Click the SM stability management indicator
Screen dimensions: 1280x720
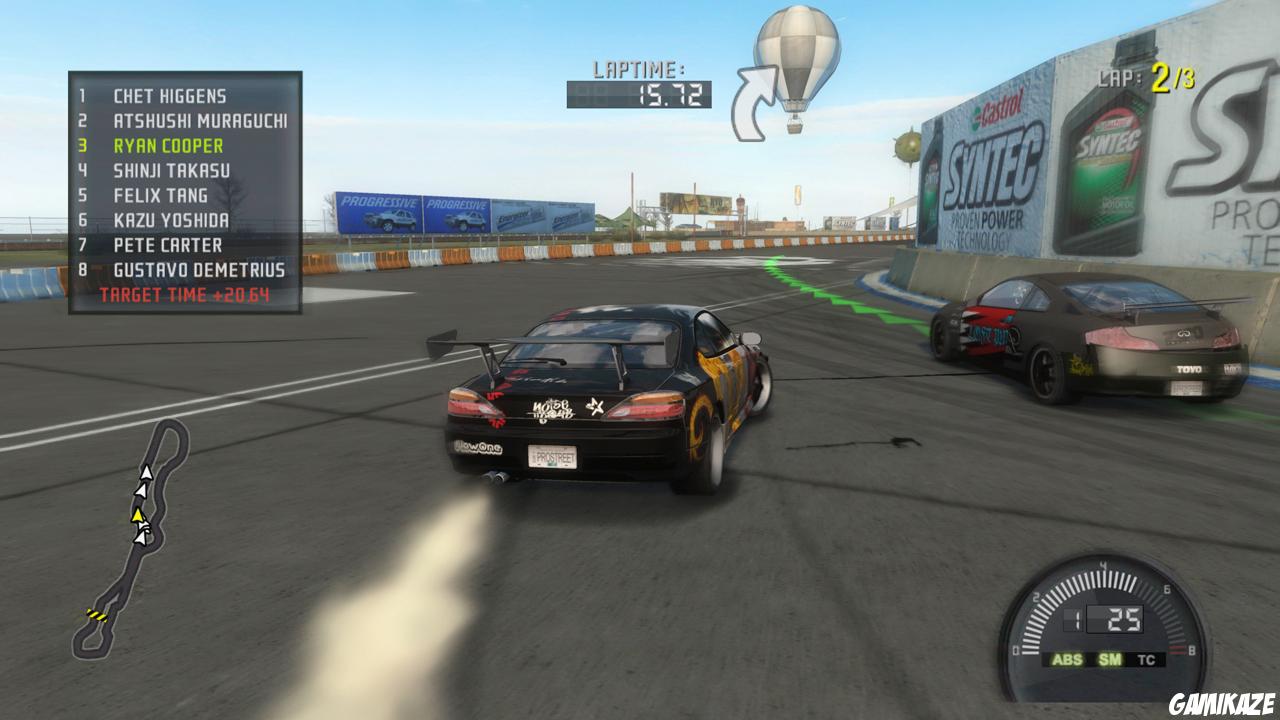1108,659
